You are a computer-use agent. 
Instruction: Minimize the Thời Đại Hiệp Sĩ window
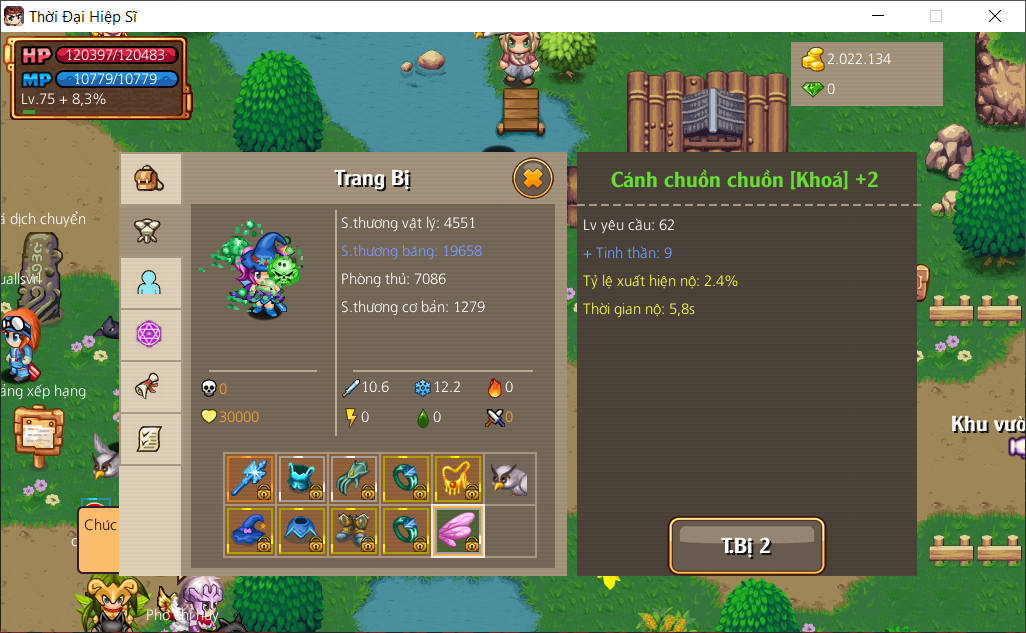pos(878,16)
